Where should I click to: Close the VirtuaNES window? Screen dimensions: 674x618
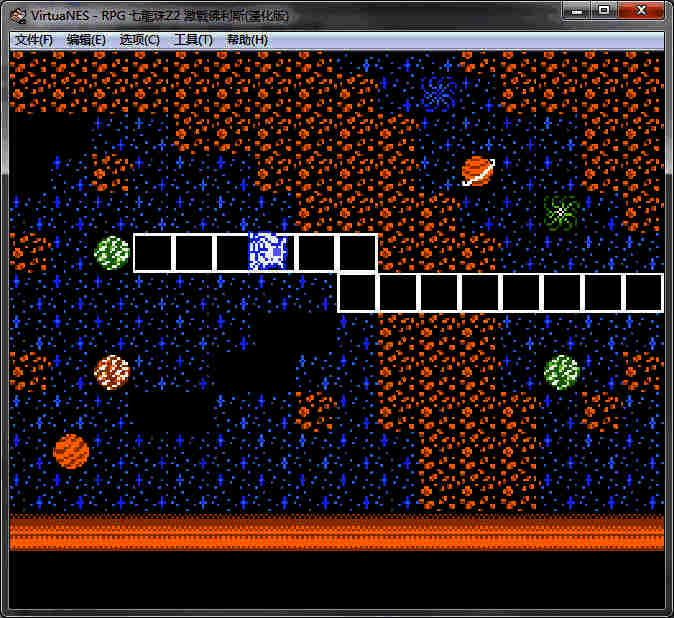639,10
